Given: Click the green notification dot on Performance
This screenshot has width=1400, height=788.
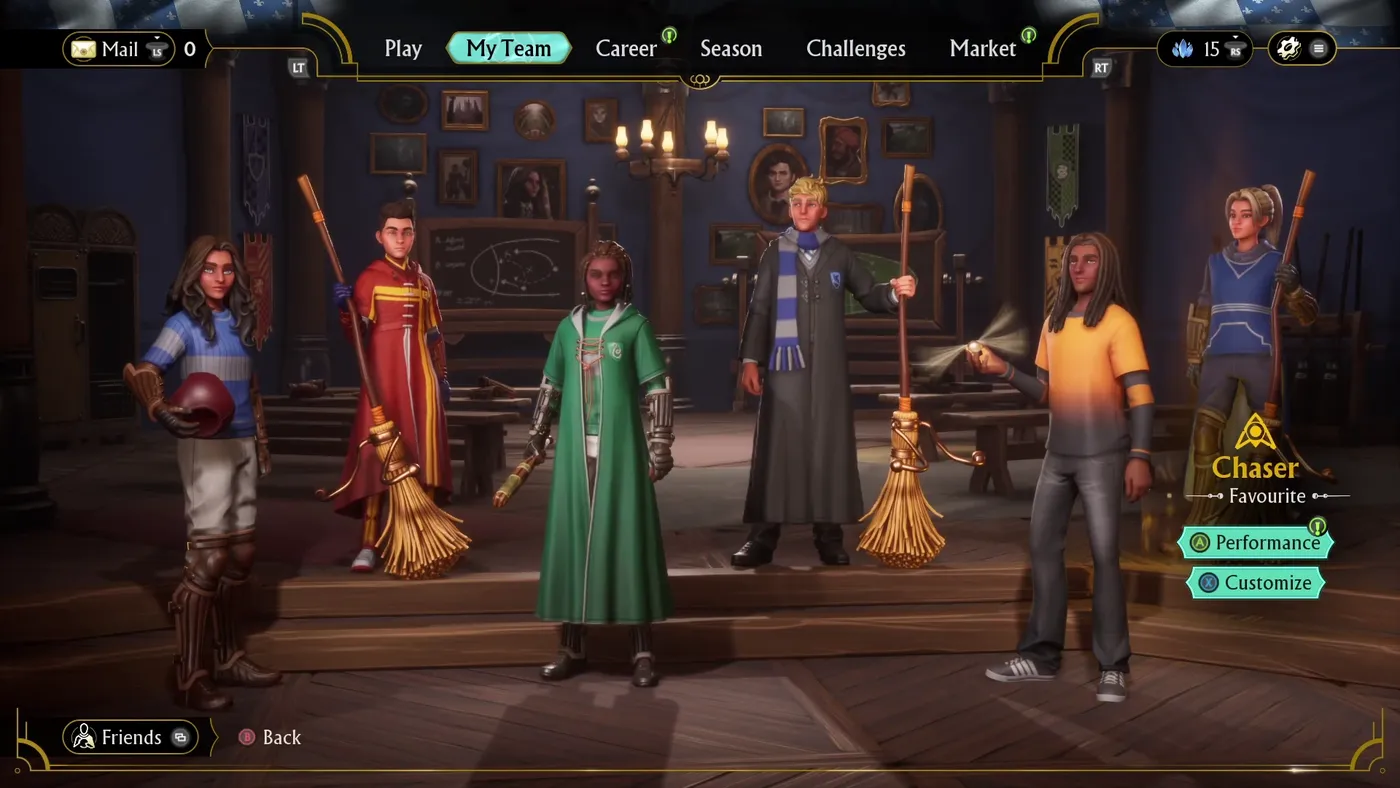Looking at the screenshot, I should click(1318, 527).
